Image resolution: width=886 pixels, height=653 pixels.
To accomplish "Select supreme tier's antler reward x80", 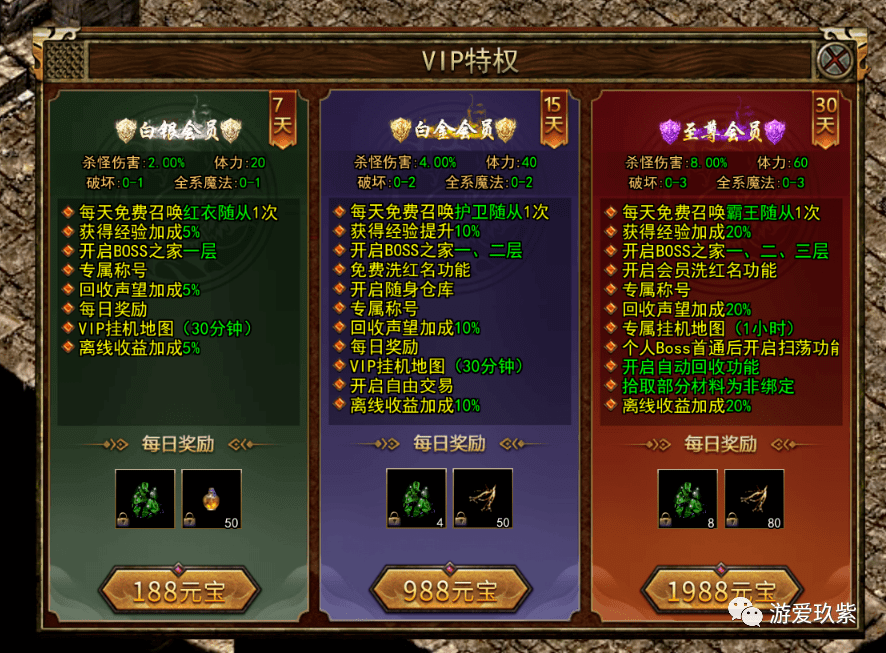I will (755, 498).
